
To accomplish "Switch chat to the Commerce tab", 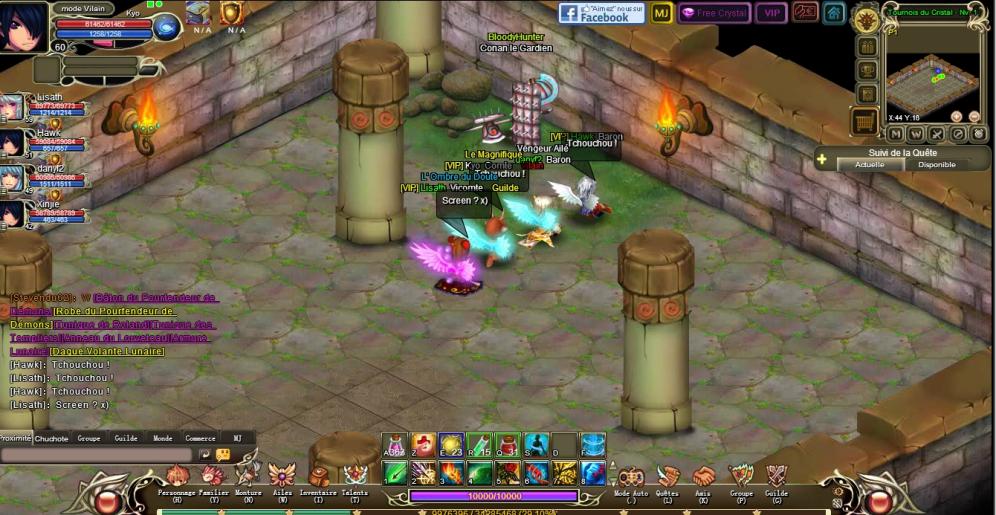I will click(x=200, y=438).
